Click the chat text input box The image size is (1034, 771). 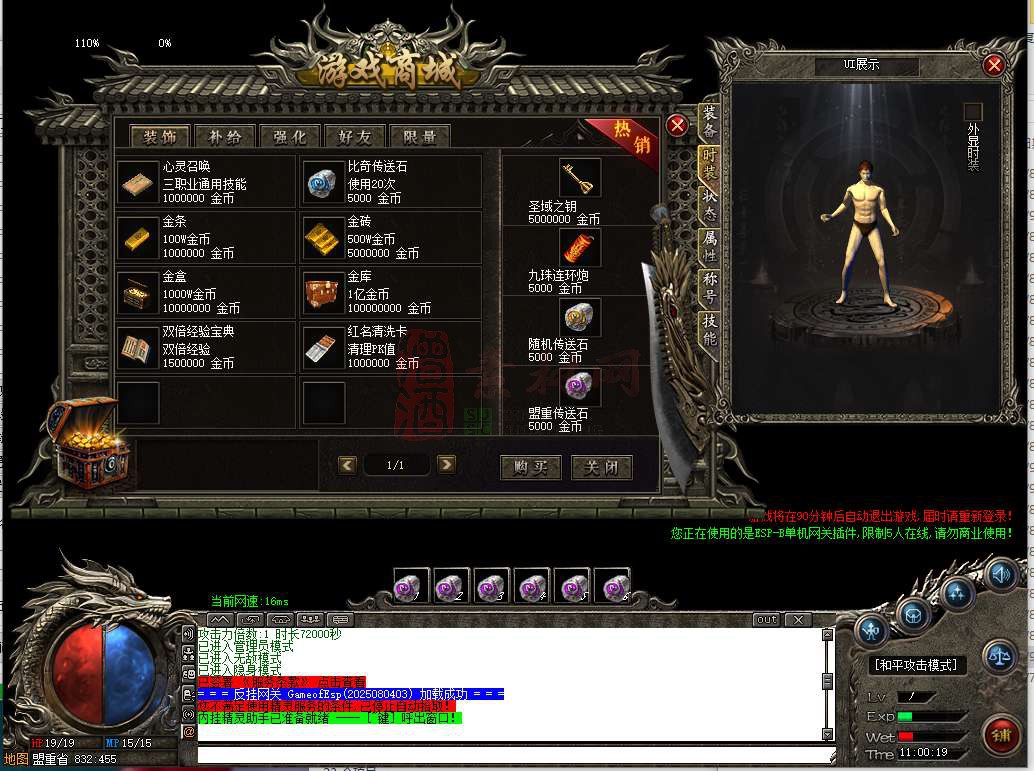[508, 753]
